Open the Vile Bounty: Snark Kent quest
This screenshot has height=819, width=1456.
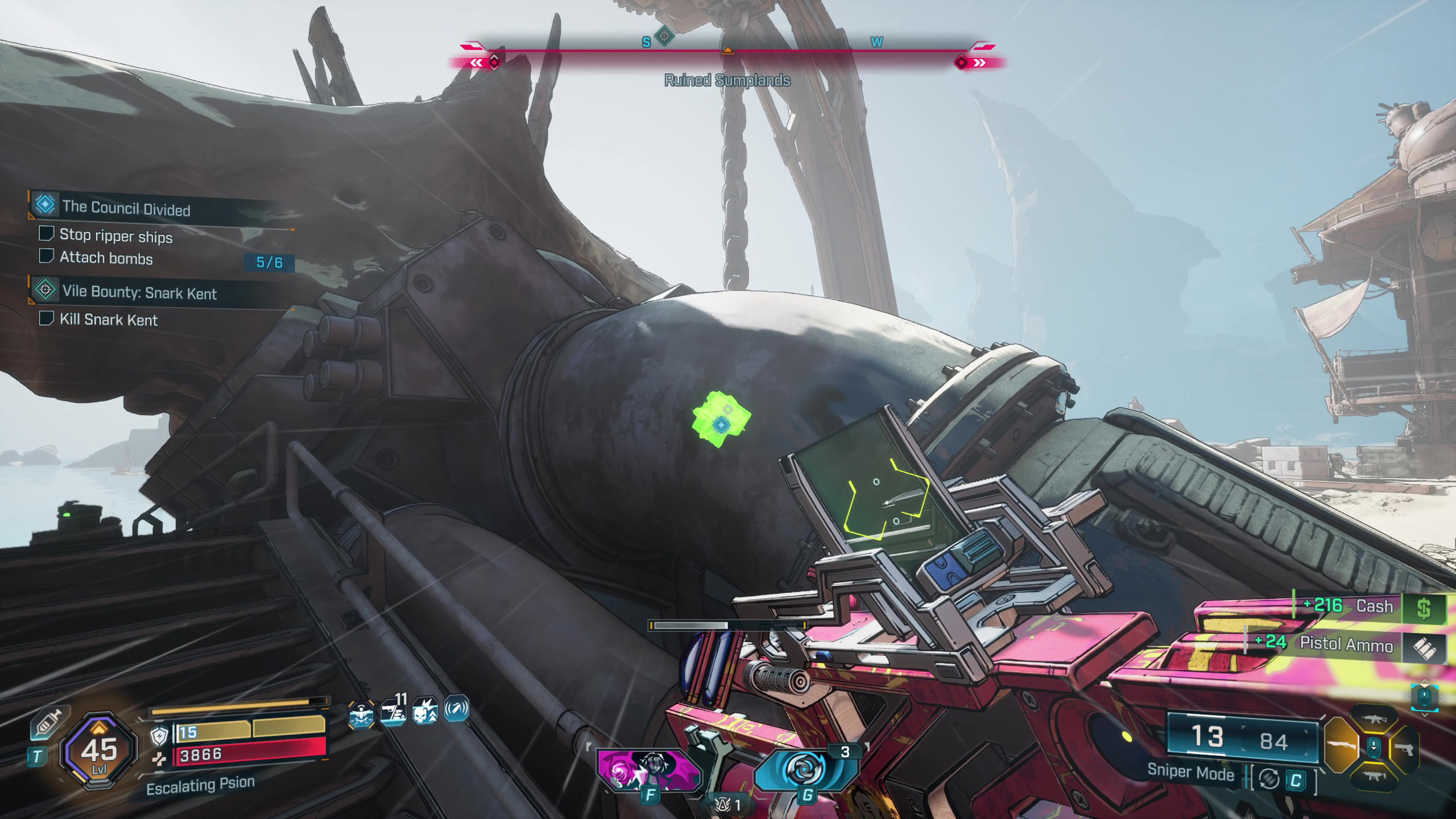[139, 292]
